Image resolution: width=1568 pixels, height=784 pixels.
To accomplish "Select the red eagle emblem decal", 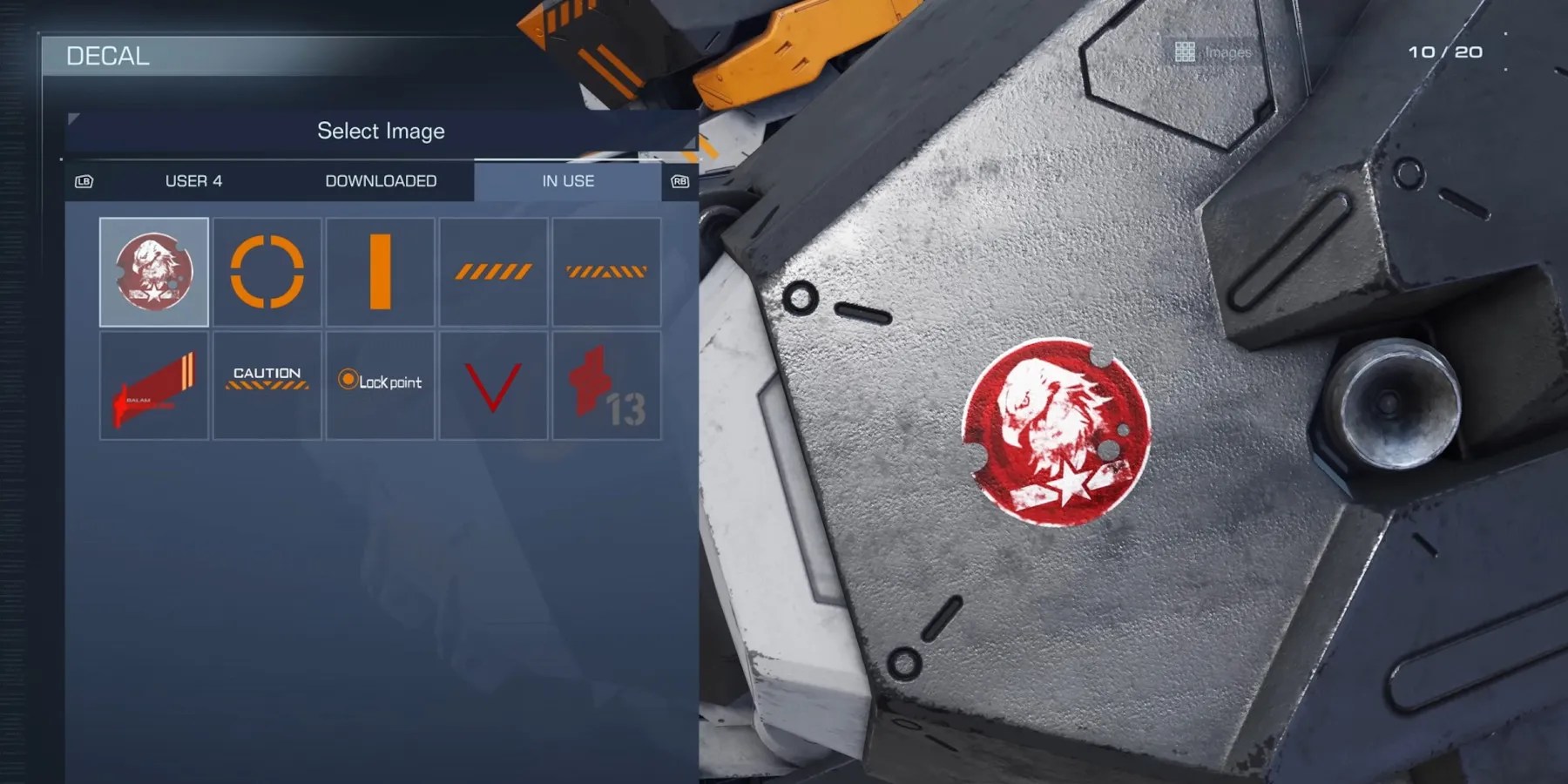I will tap(153, 272).
